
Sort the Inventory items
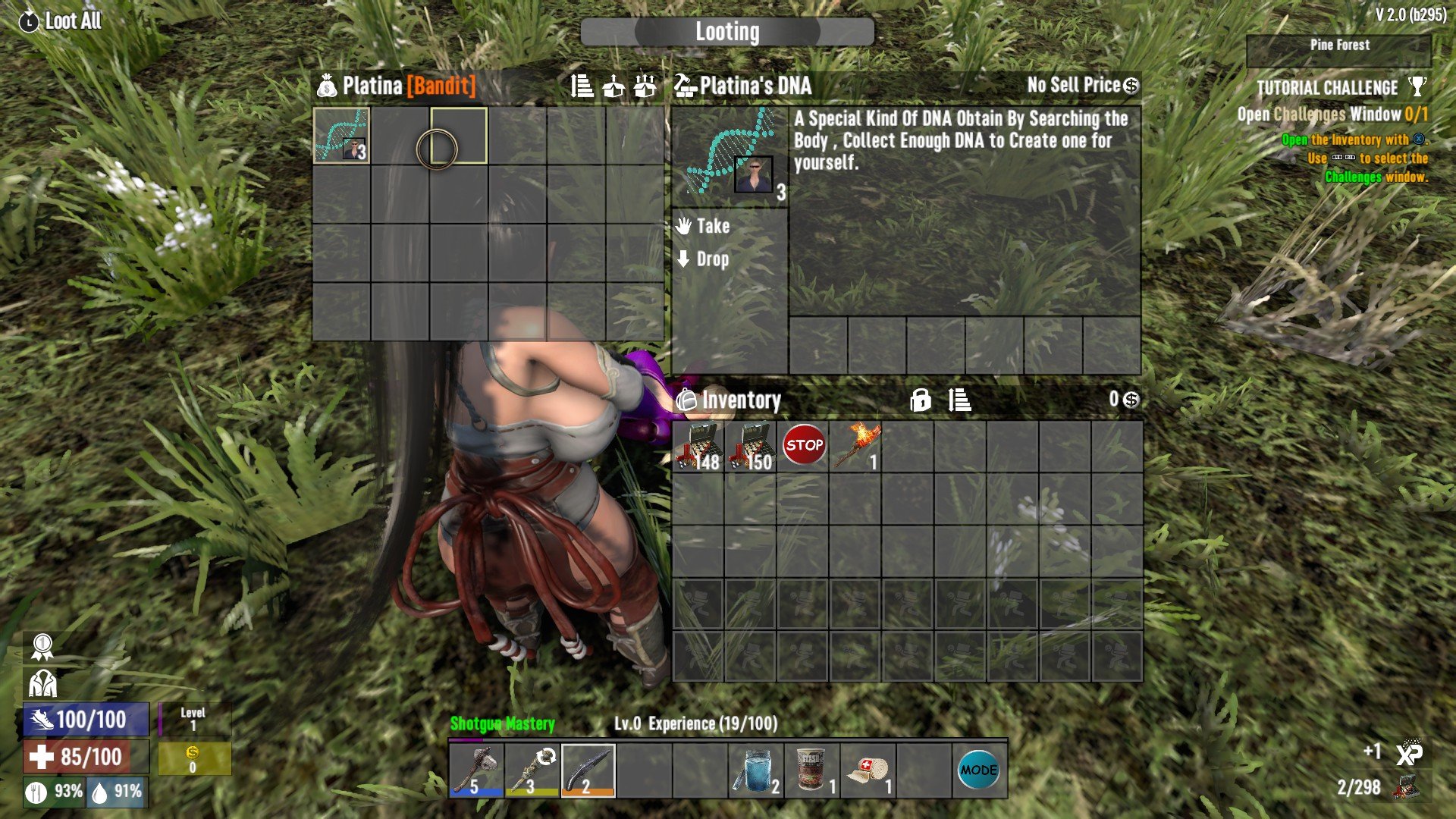coord(959,400)
